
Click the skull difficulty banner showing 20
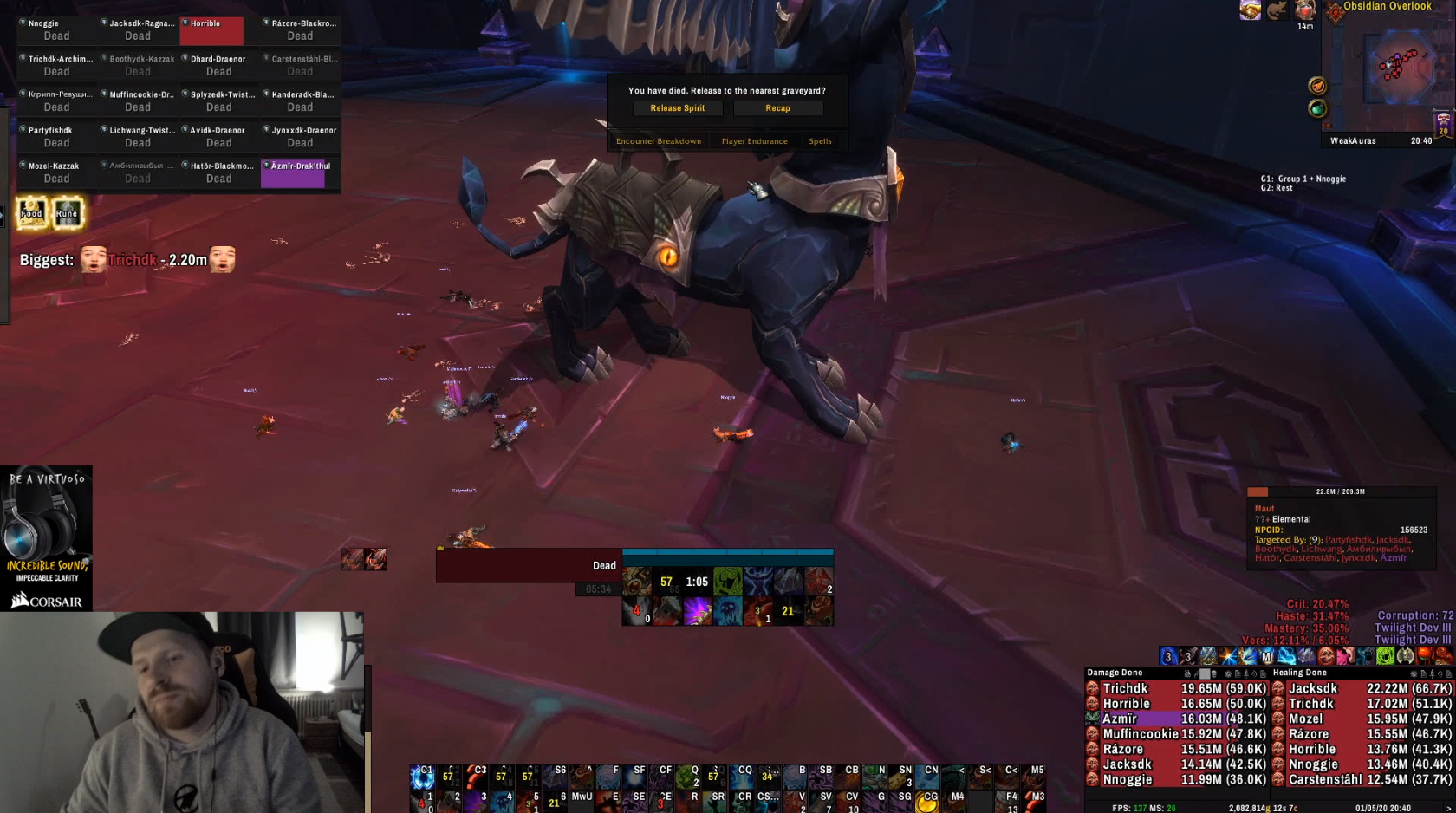1442,124
